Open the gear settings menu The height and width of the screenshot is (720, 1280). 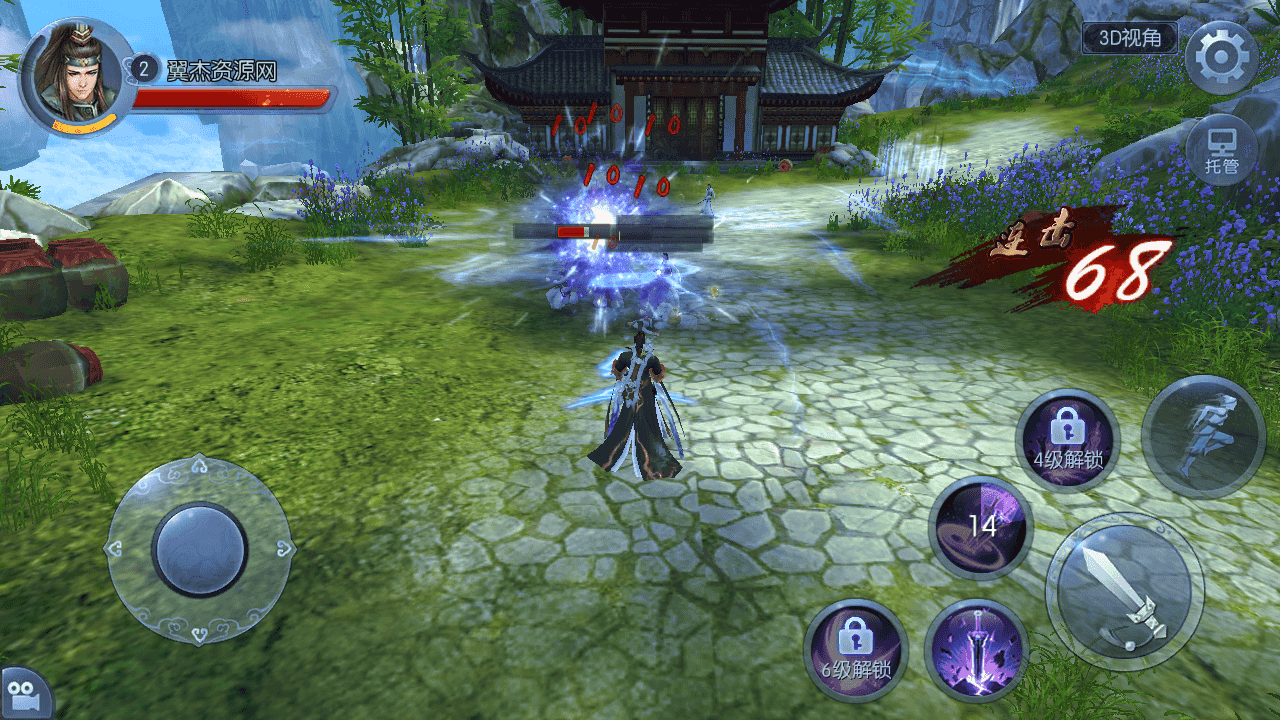click(1221, 57)
